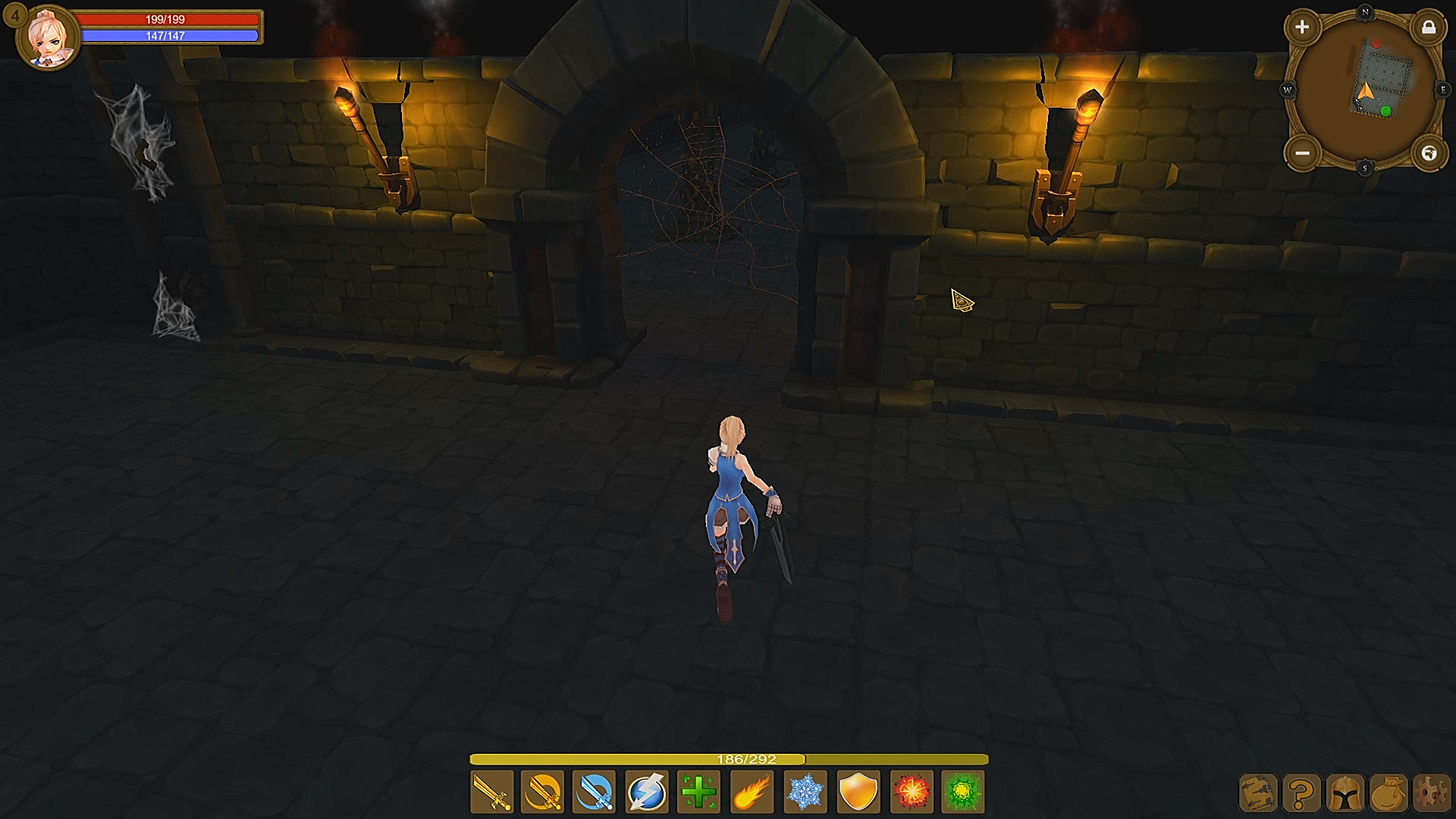Open the quest log book icon
This screenshot has width=1456, height=819.
pyautogui.click(x=1257, y=793)
